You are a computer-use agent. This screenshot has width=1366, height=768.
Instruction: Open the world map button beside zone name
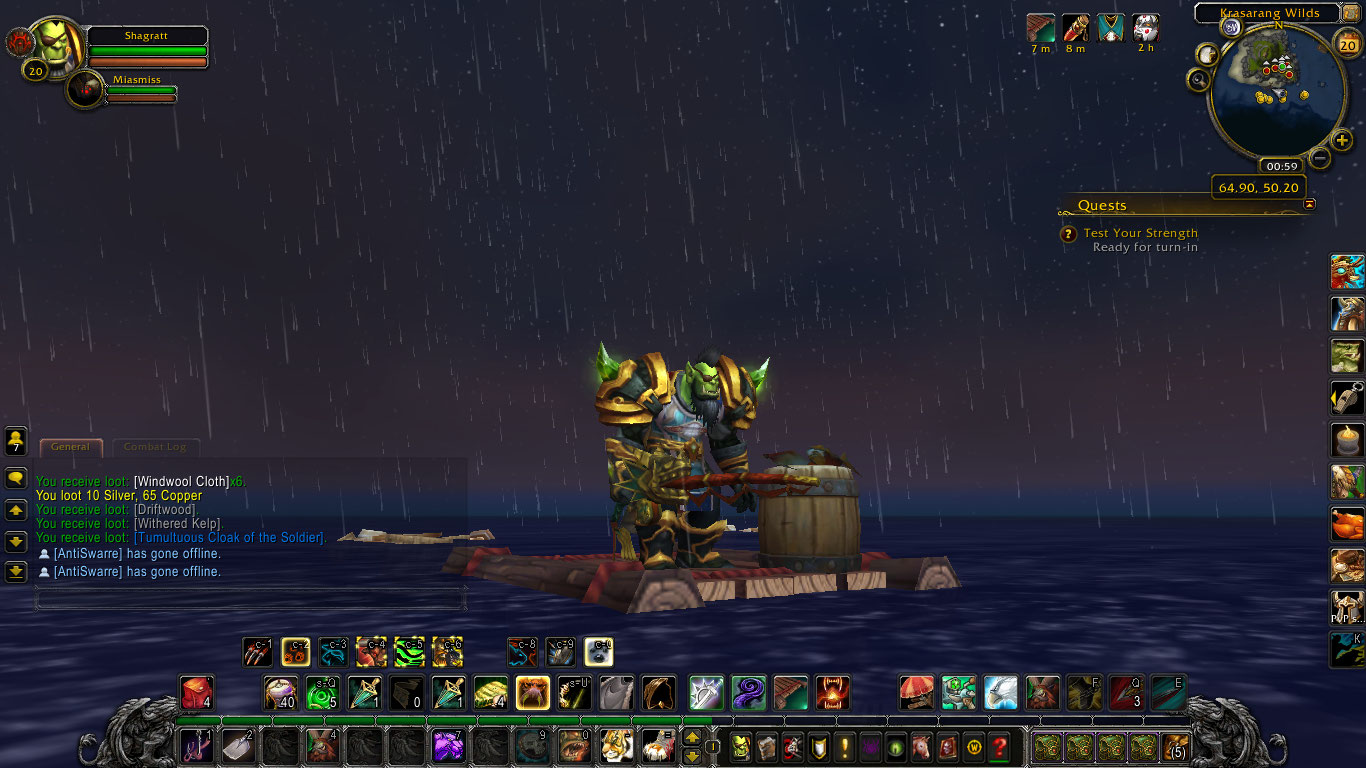tap(1351, 12)
